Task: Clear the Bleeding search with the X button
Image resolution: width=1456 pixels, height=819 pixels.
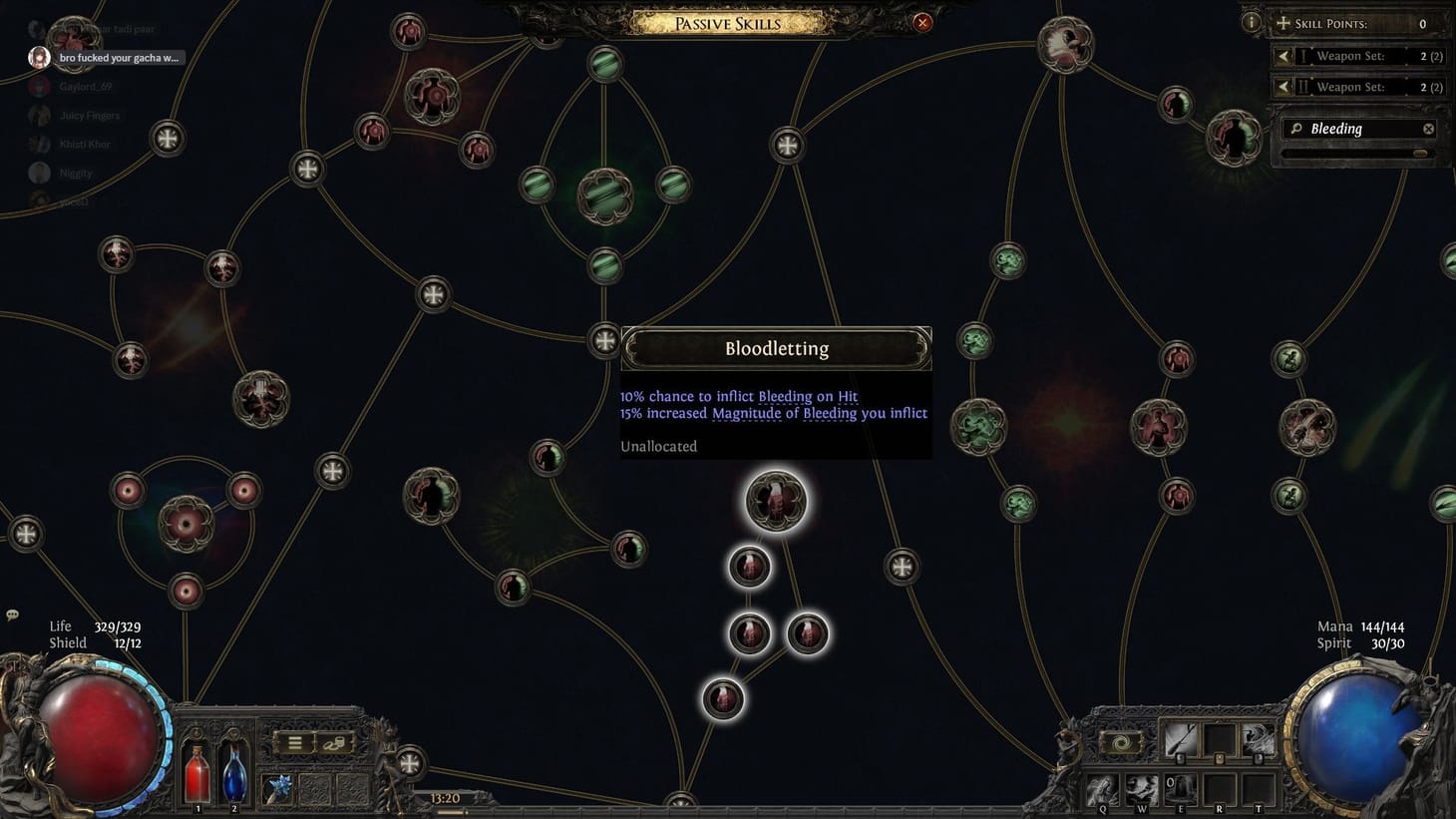Action: click(x=1429, y=129)
